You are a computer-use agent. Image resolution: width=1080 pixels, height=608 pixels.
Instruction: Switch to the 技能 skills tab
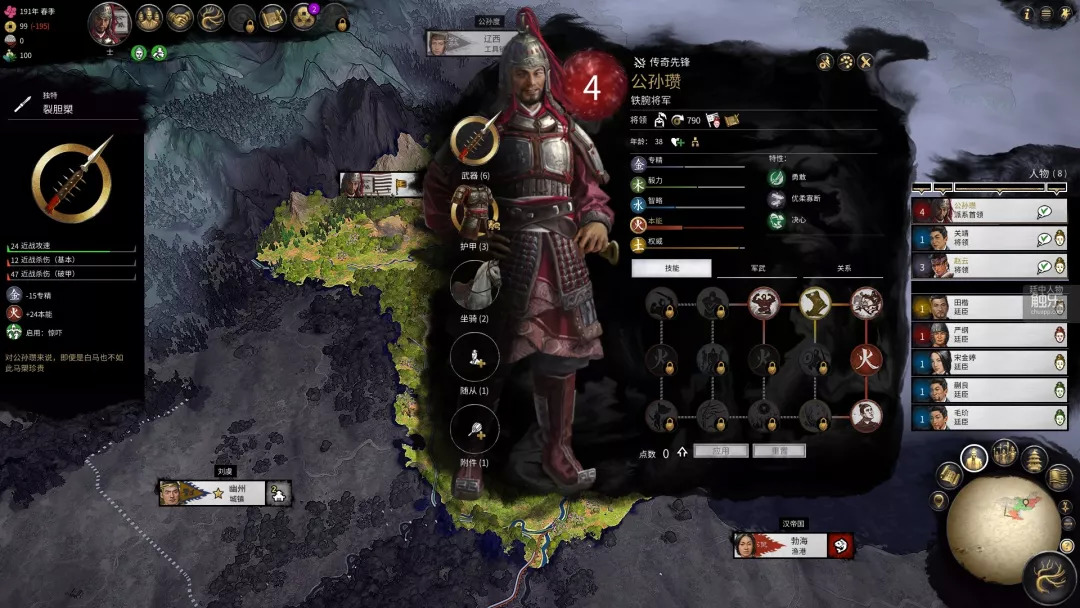(x=671, y=268)
